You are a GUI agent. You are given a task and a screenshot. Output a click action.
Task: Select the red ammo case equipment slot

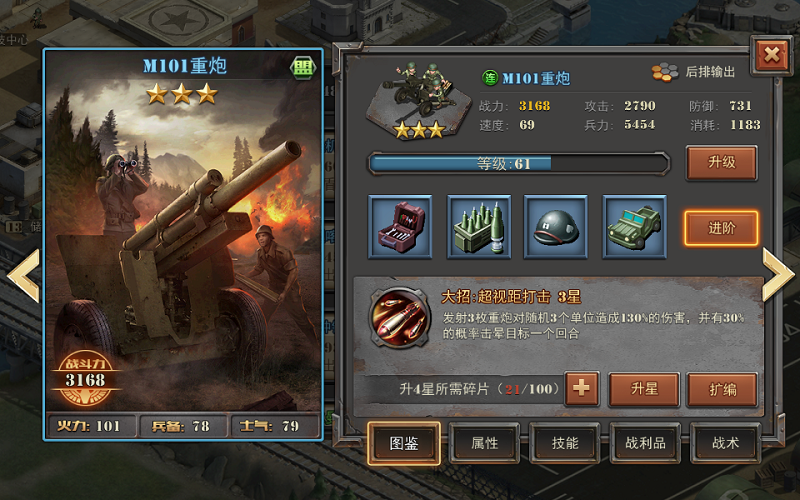(x=400, y=227)
